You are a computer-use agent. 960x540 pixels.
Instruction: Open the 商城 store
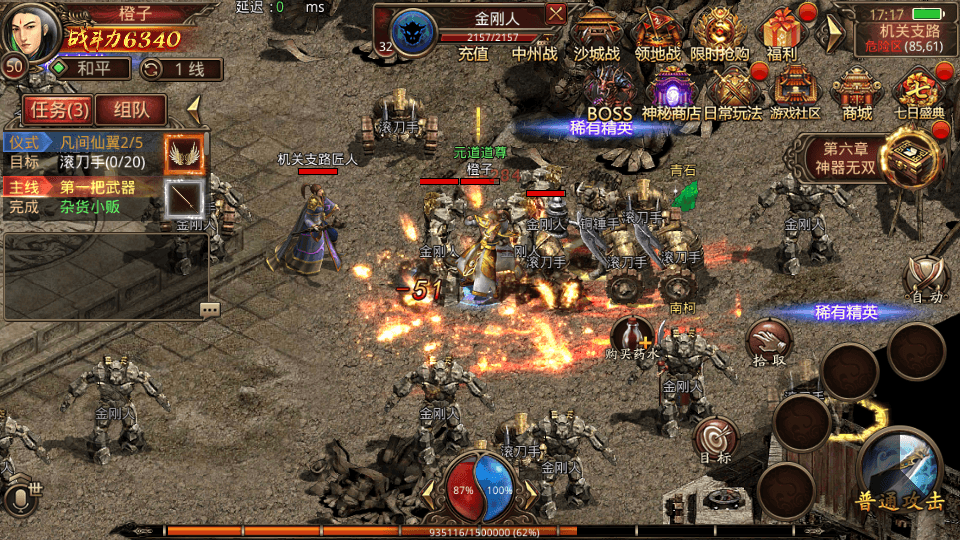pos(857,93)
